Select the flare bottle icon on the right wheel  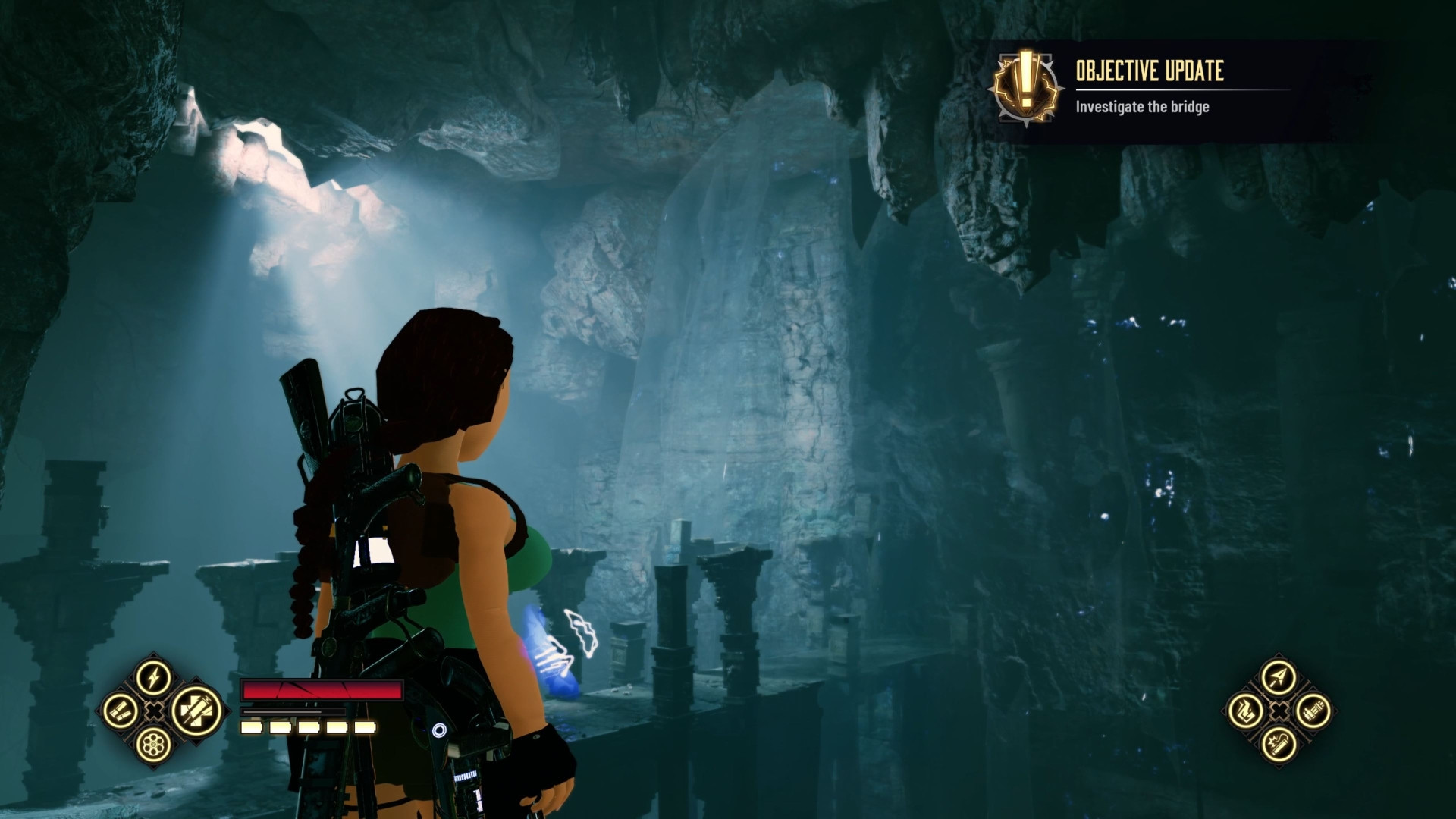(1312, 711)
